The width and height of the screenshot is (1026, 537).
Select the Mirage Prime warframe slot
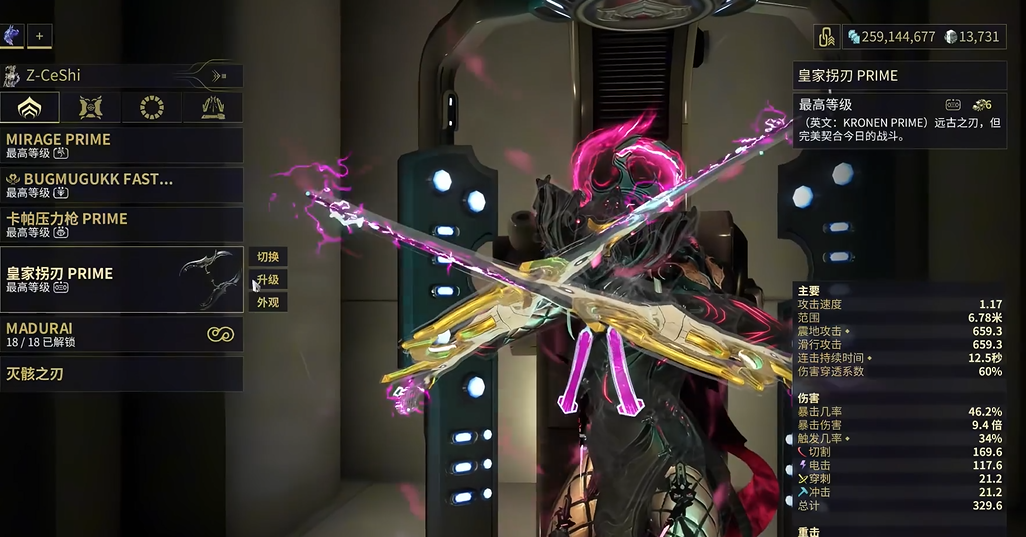click(x=121, y=145)
